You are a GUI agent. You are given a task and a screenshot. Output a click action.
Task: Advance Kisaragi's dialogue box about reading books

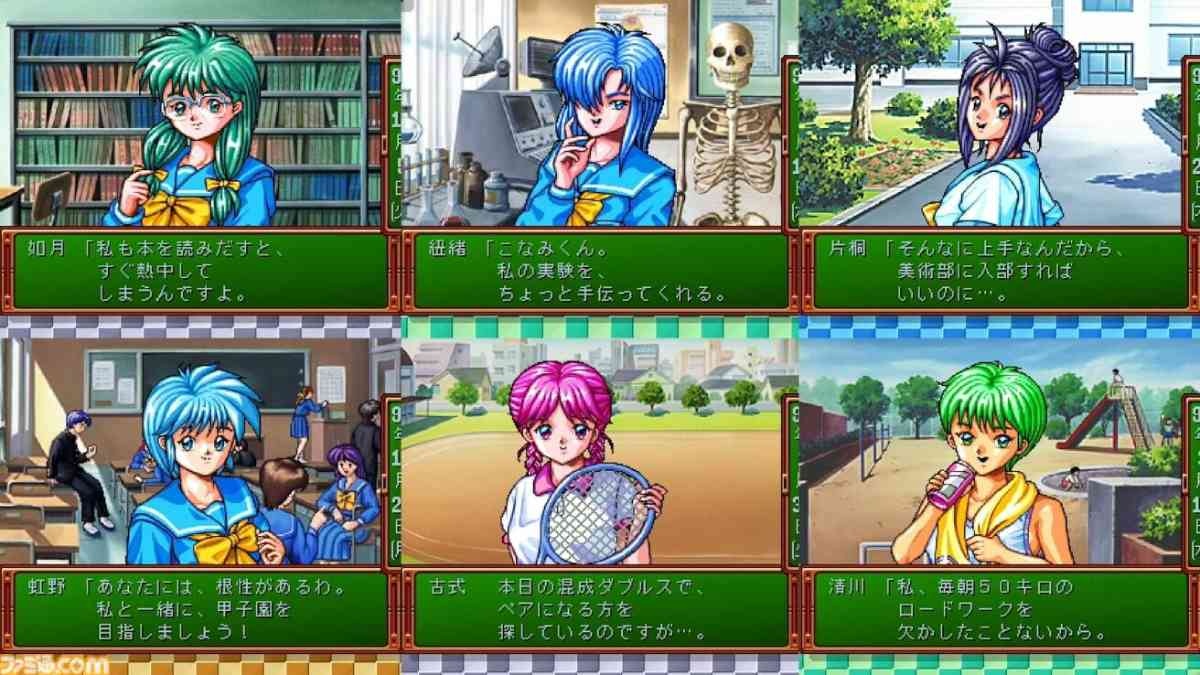click(199, 271)
